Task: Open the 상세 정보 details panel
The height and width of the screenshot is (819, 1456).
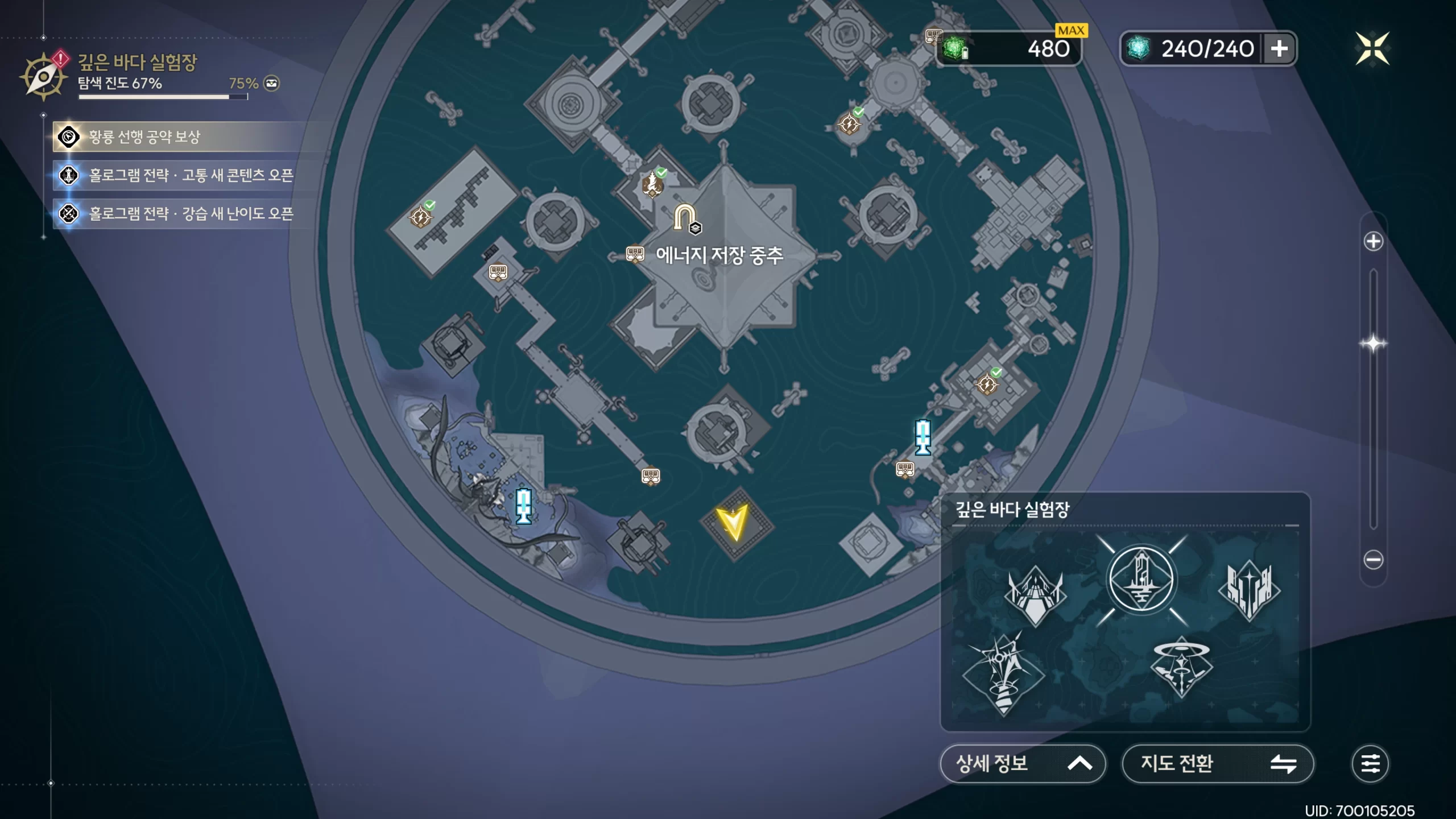Action: pos(1022,763)
